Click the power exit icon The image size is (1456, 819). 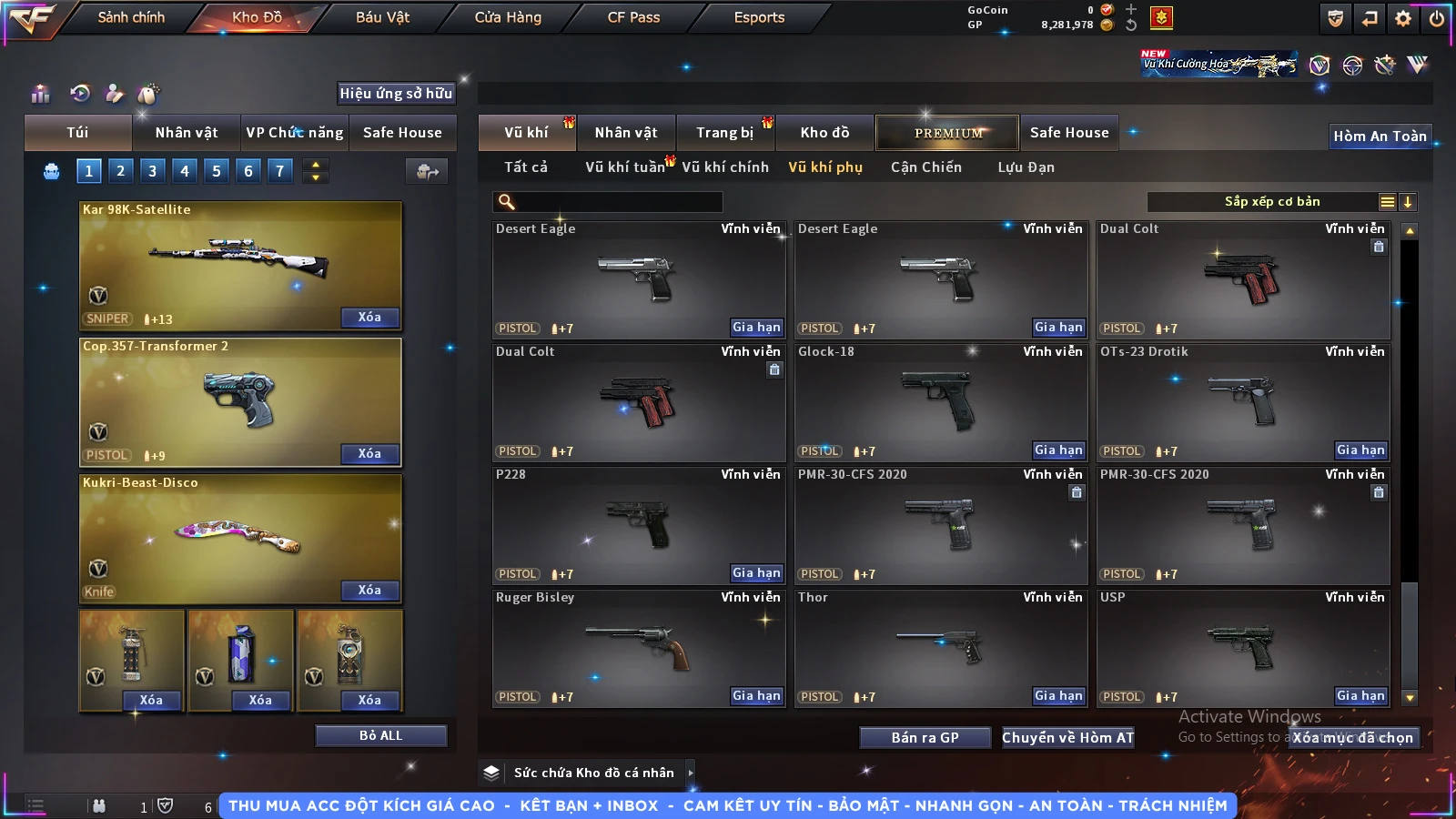point(1437,18)
